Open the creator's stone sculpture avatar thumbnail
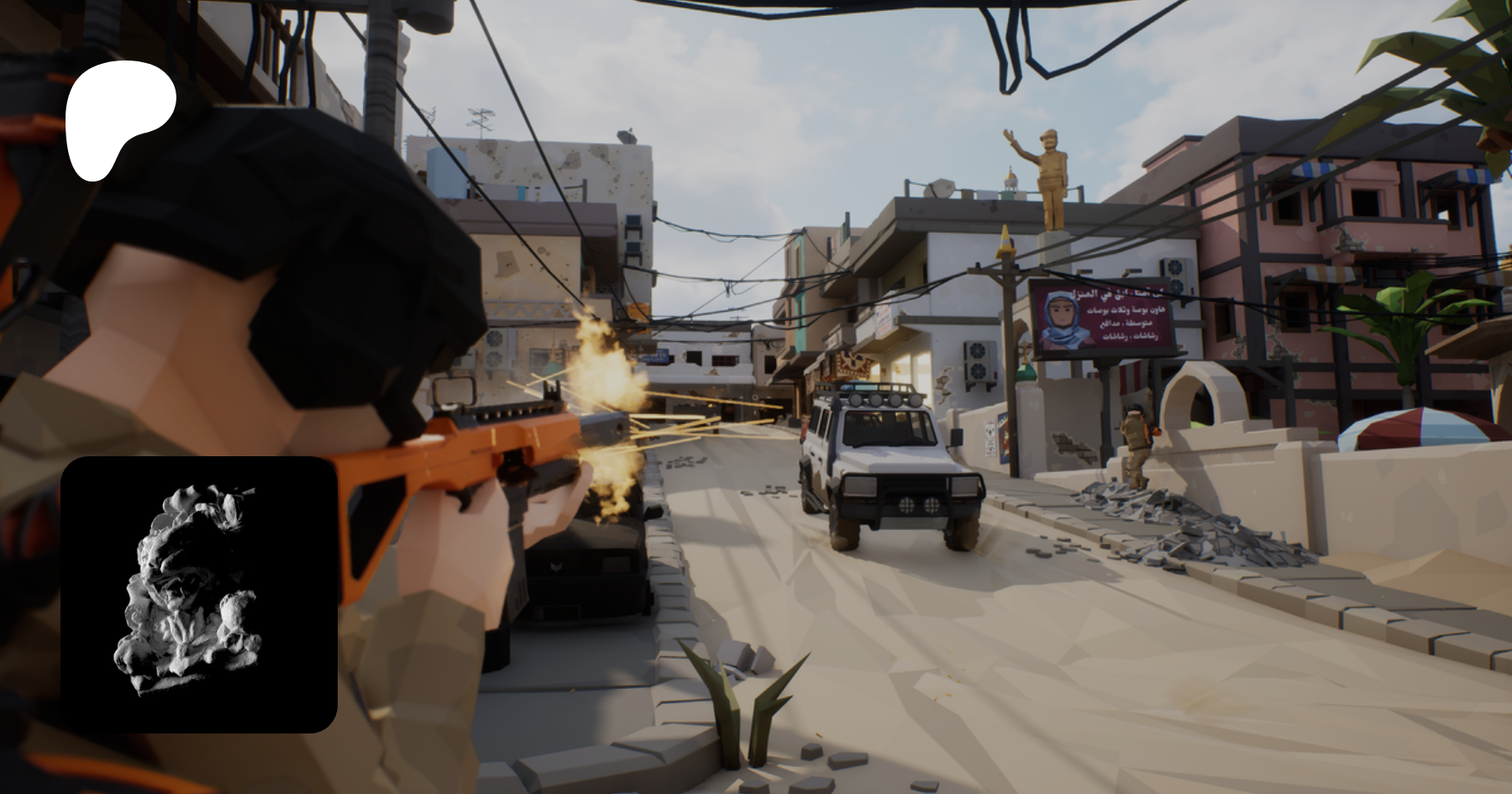The height and width of the screenshot is (794, 1512). click(x=199, y=594)
